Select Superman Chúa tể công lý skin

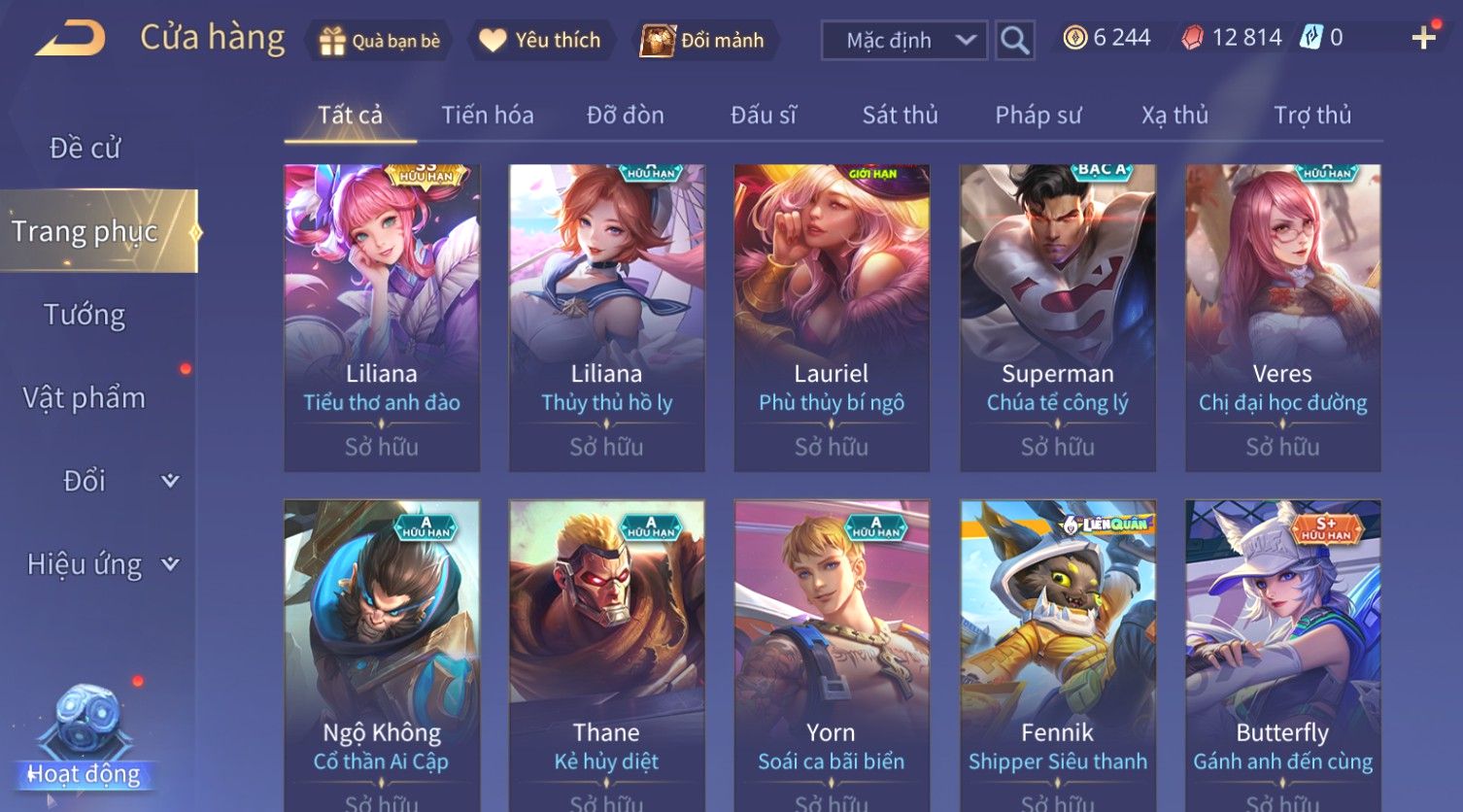click(x=1057, y=318)
